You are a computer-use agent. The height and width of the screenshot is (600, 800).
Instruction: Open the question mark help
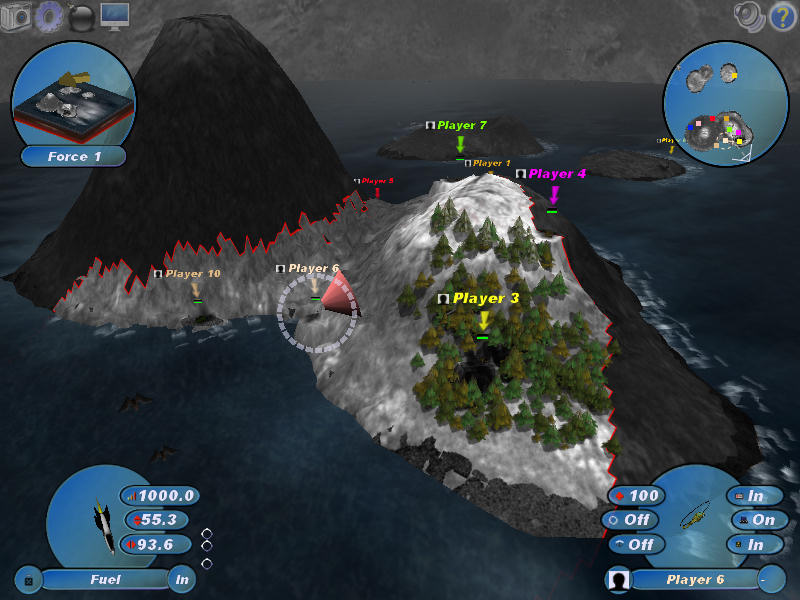click(x=781, y=16)
